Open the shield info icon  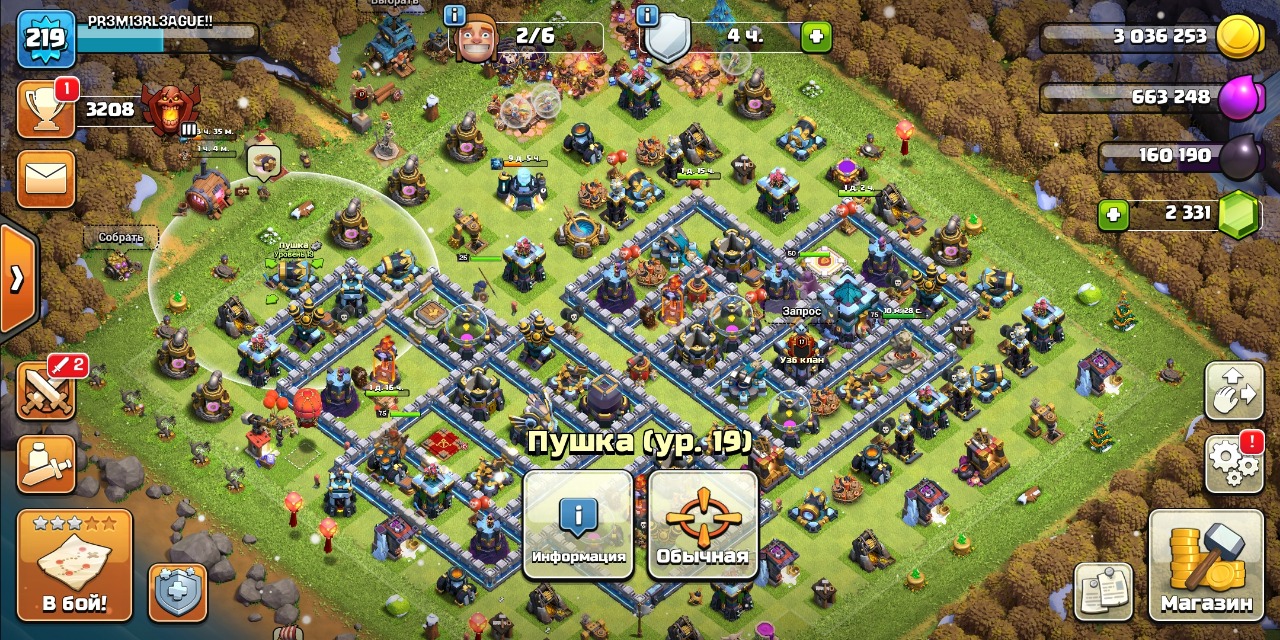tap(647, 15)
